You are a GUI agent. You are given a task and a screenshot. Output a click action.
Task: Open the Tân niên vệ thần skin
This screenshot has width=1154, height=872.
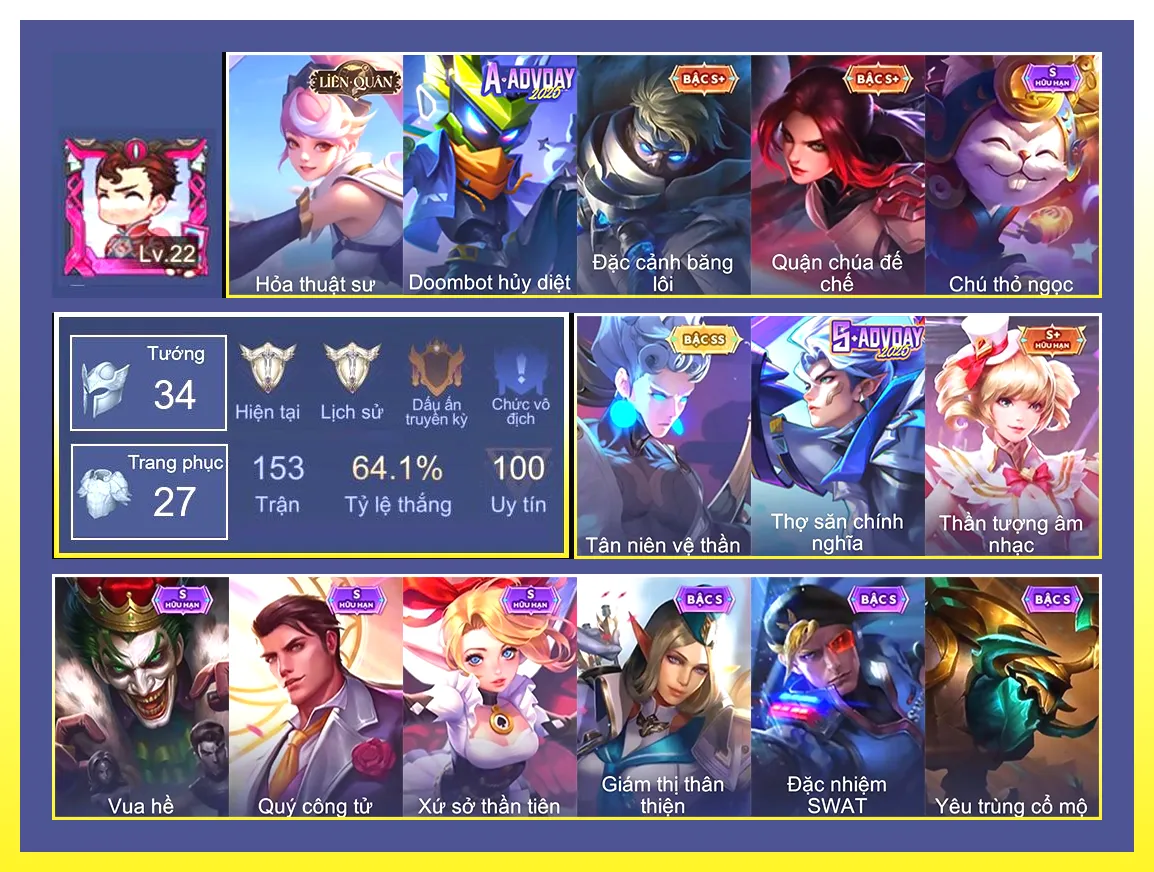click(x=664, y=436)
